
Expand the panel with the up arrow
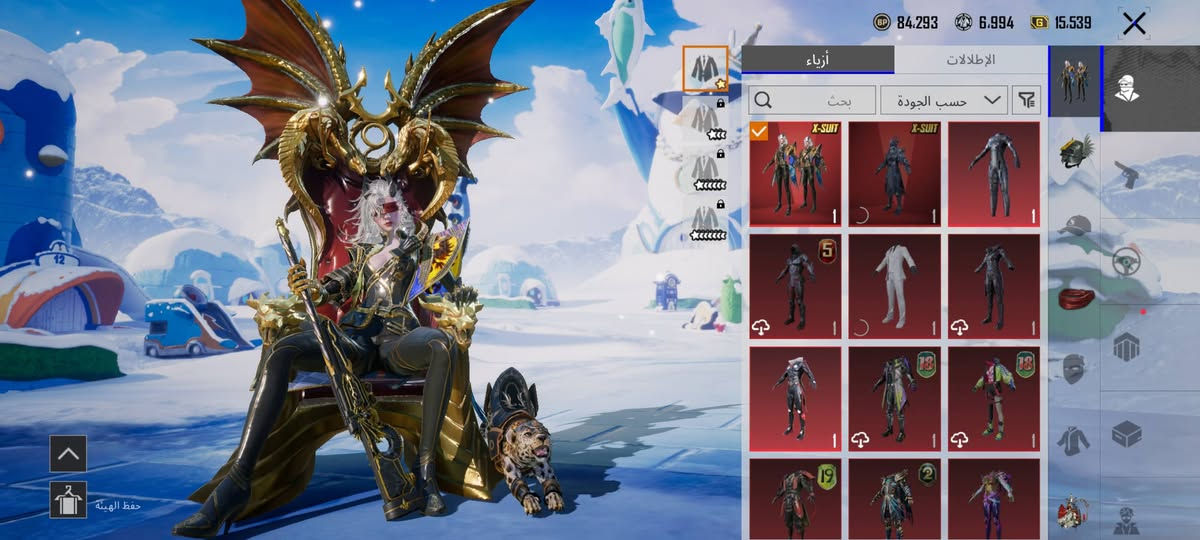tap(68, 453)
